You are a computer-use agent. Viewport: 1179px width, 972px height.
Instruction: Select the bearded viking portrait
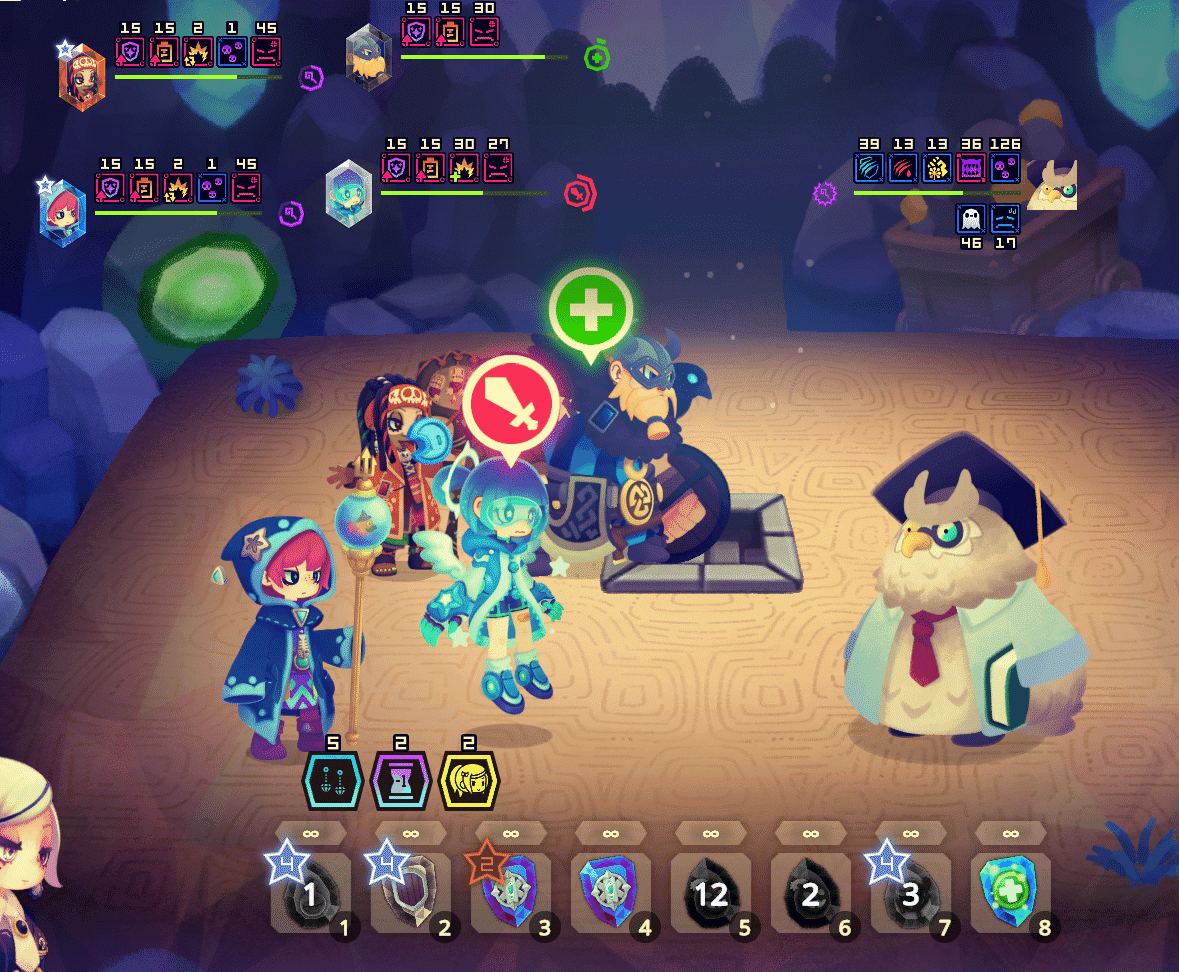point(367,57)
